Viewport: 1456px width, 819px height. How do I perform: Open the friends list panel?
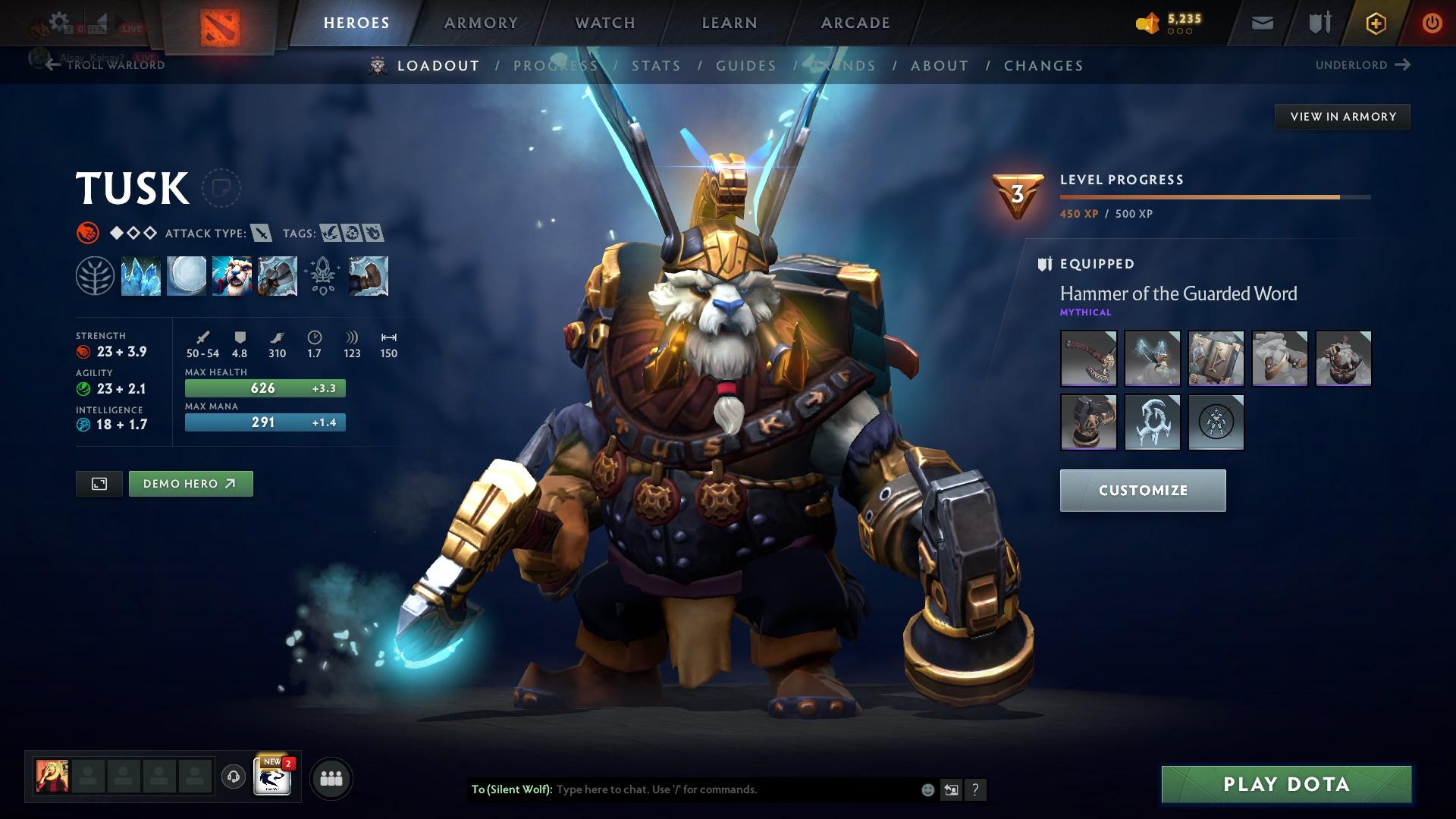point(331,777)
